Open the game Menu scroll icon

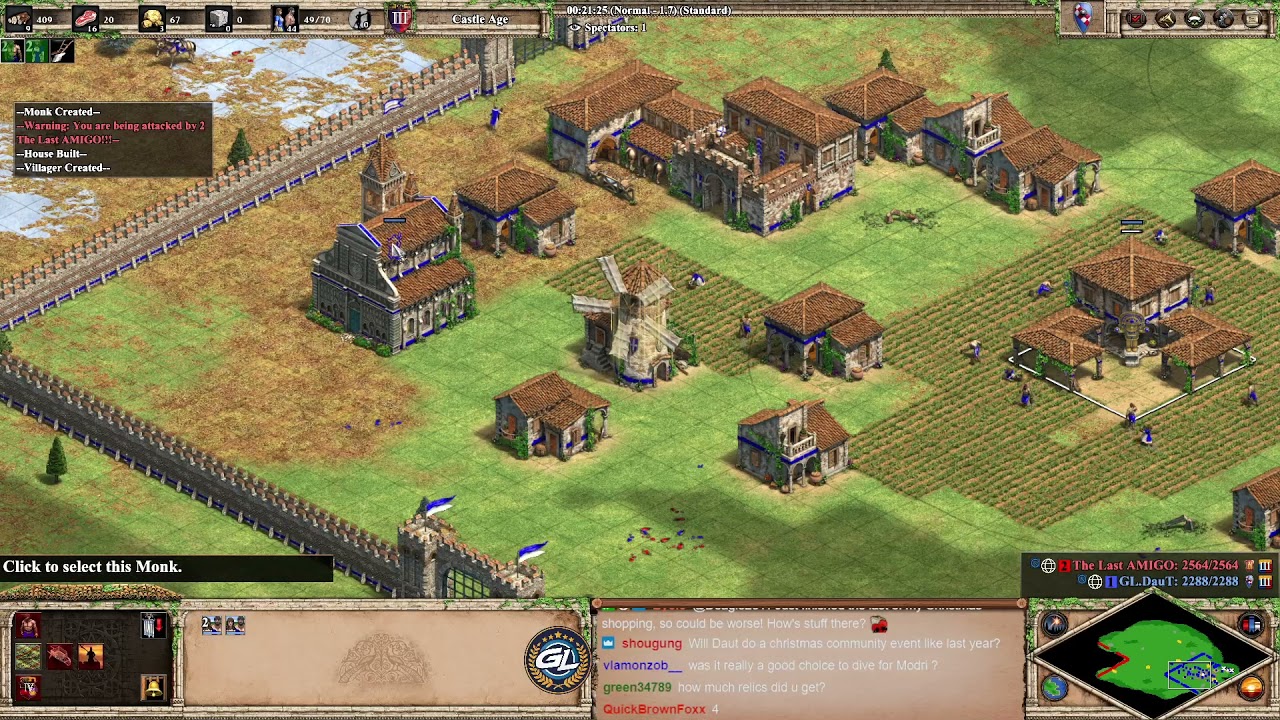[x=1253, y=18]
